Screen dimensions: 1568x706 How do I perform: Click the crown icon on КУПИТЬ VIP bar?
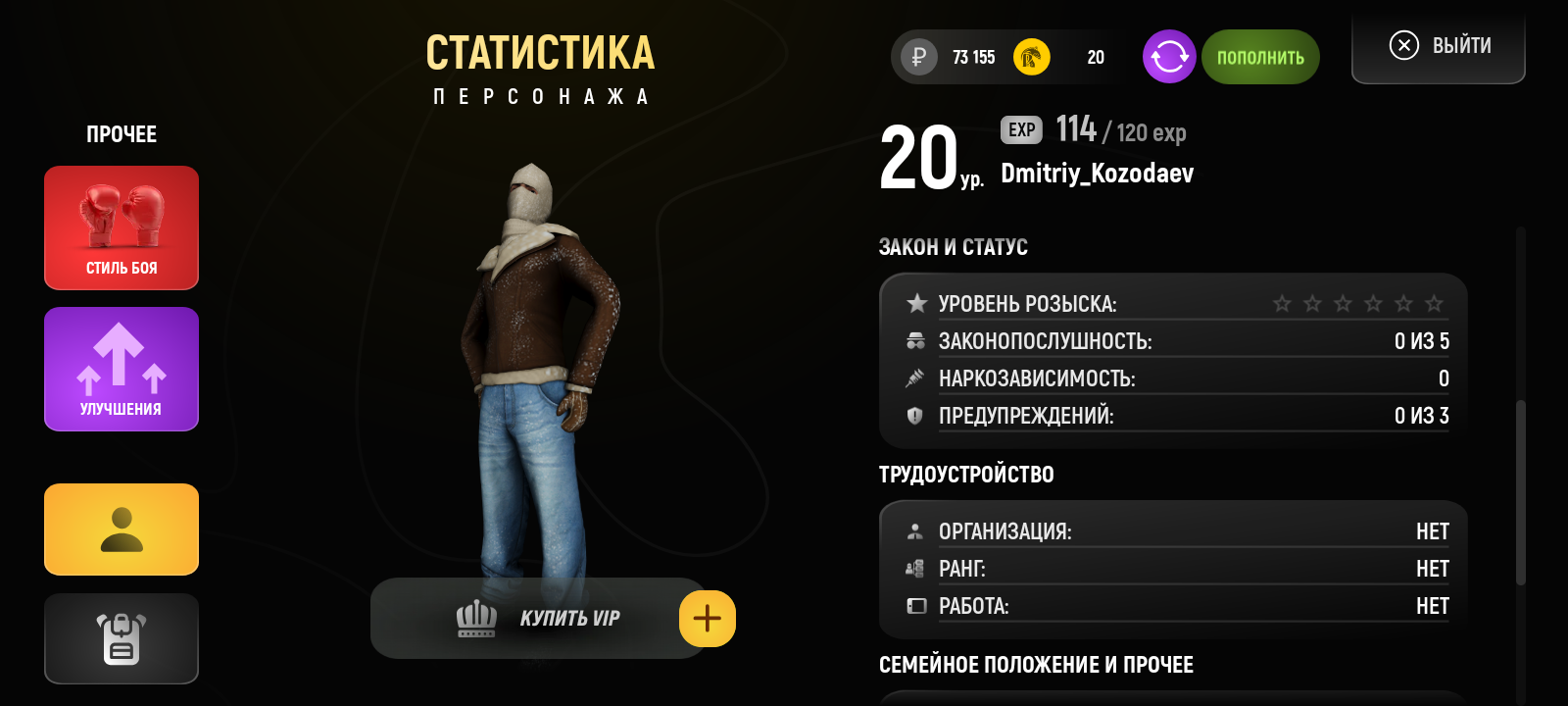474,618
